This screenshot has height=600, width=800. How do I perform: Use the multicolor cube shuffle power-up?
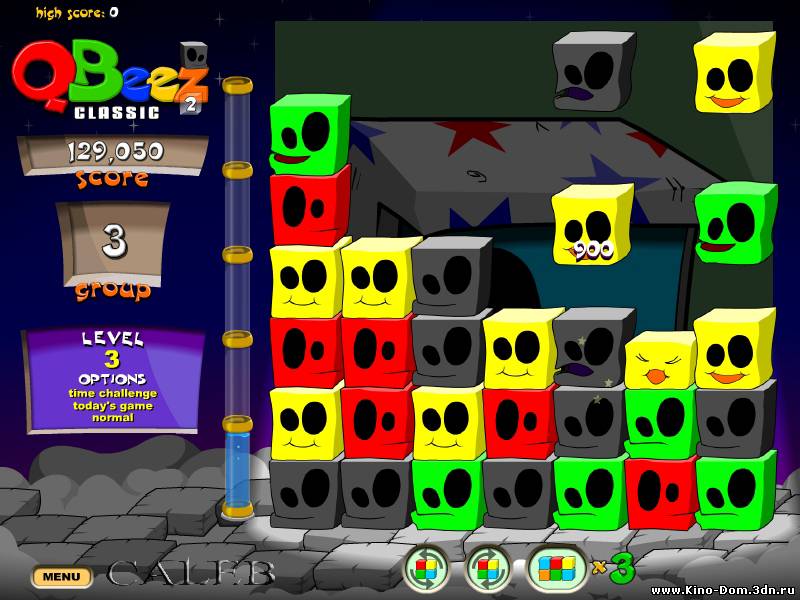556,569
